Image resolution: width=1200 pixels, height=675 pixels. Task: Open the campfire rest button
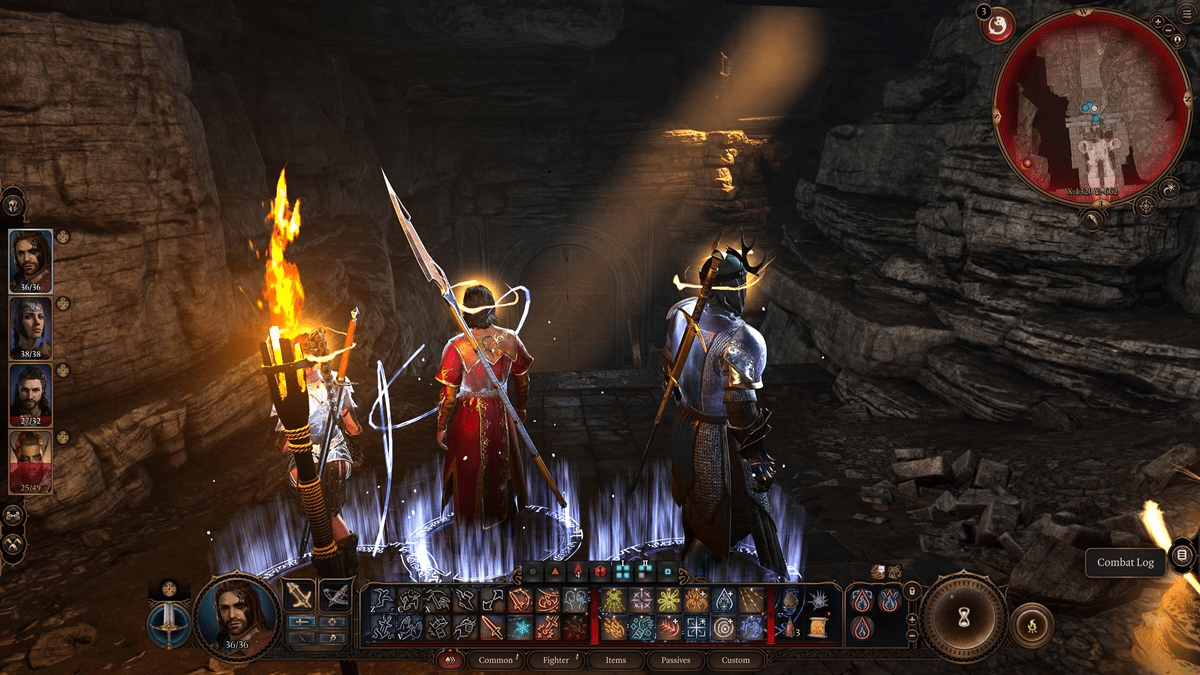(x=1031, y=628)
